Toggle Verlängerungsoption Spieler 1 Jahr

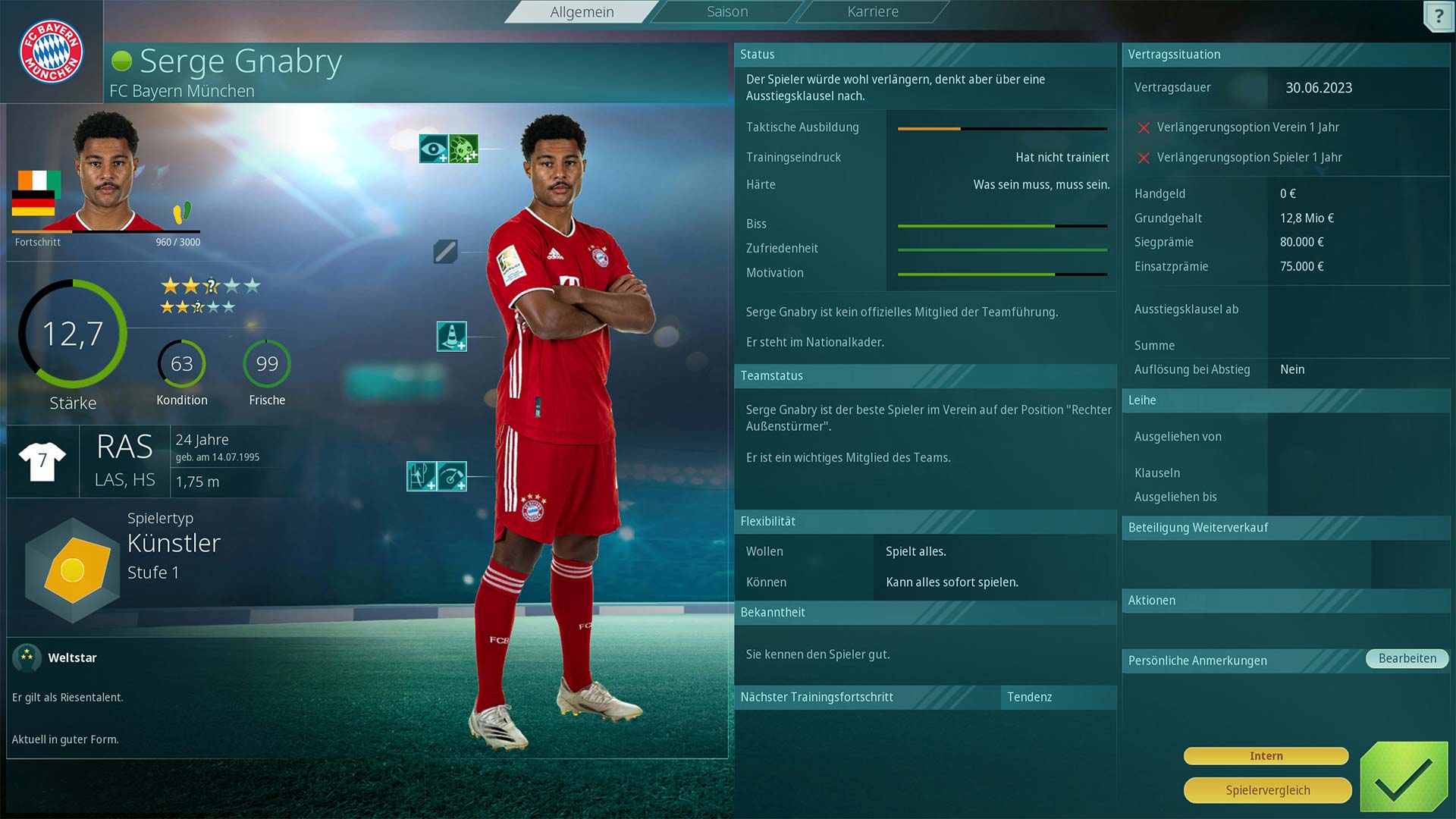pos(1144,157)
